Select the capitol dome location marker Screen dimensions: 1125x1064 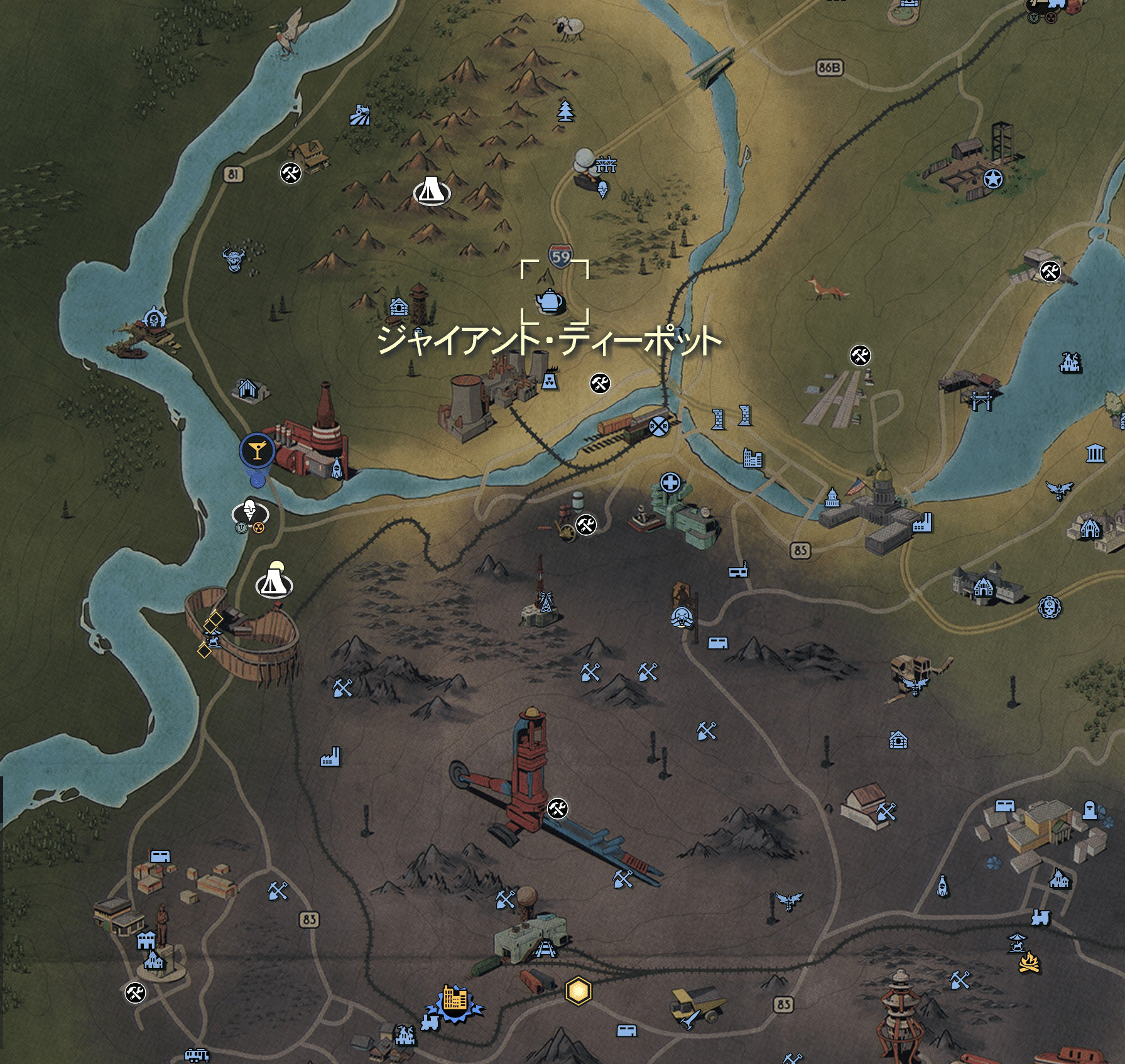pyautogui.click(x=832, y=497)
